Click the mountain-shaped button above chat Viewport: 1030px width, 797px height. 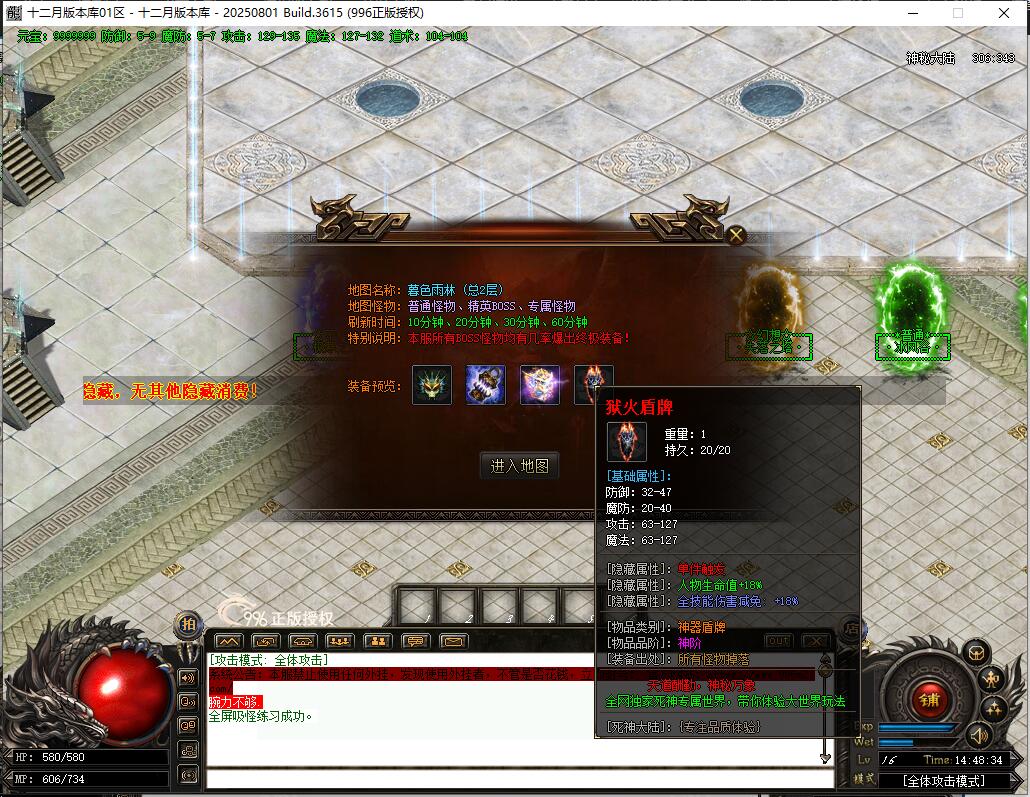tap(228, 641)
